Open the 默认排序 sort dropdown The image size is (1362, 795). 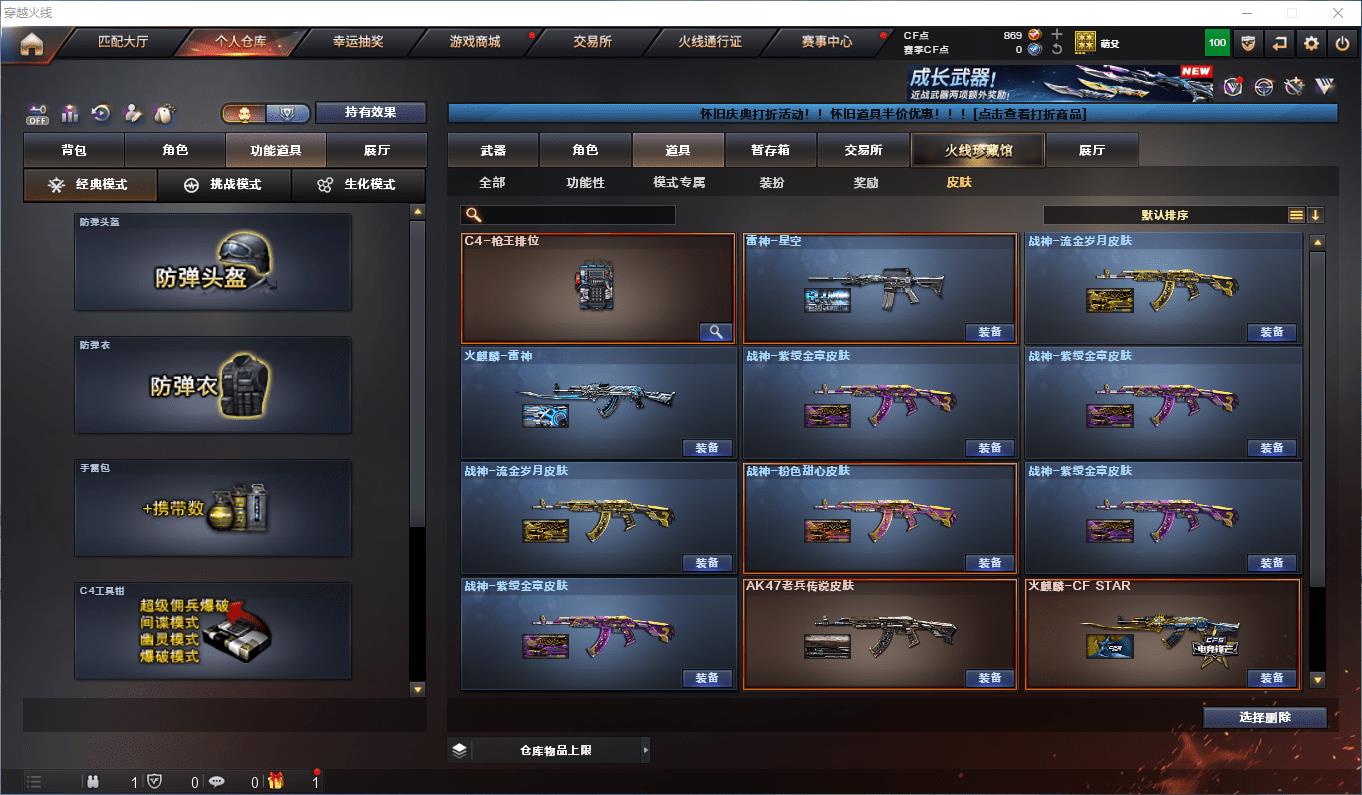pyautogui.click(x=1165, y=215)
